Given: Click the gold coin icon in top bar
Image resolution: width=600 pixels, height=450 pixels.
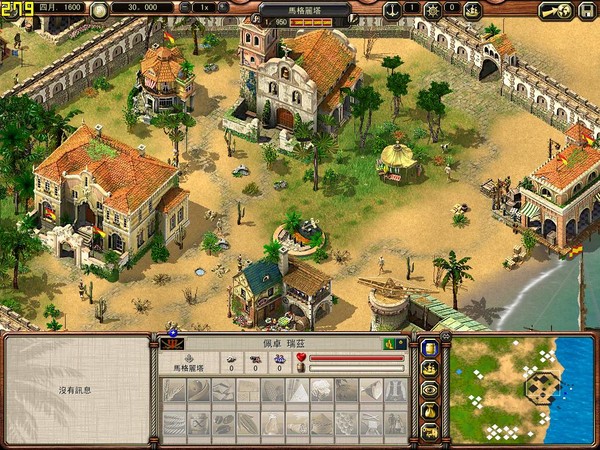Looking at the screenshot, I should coord(99,11).
